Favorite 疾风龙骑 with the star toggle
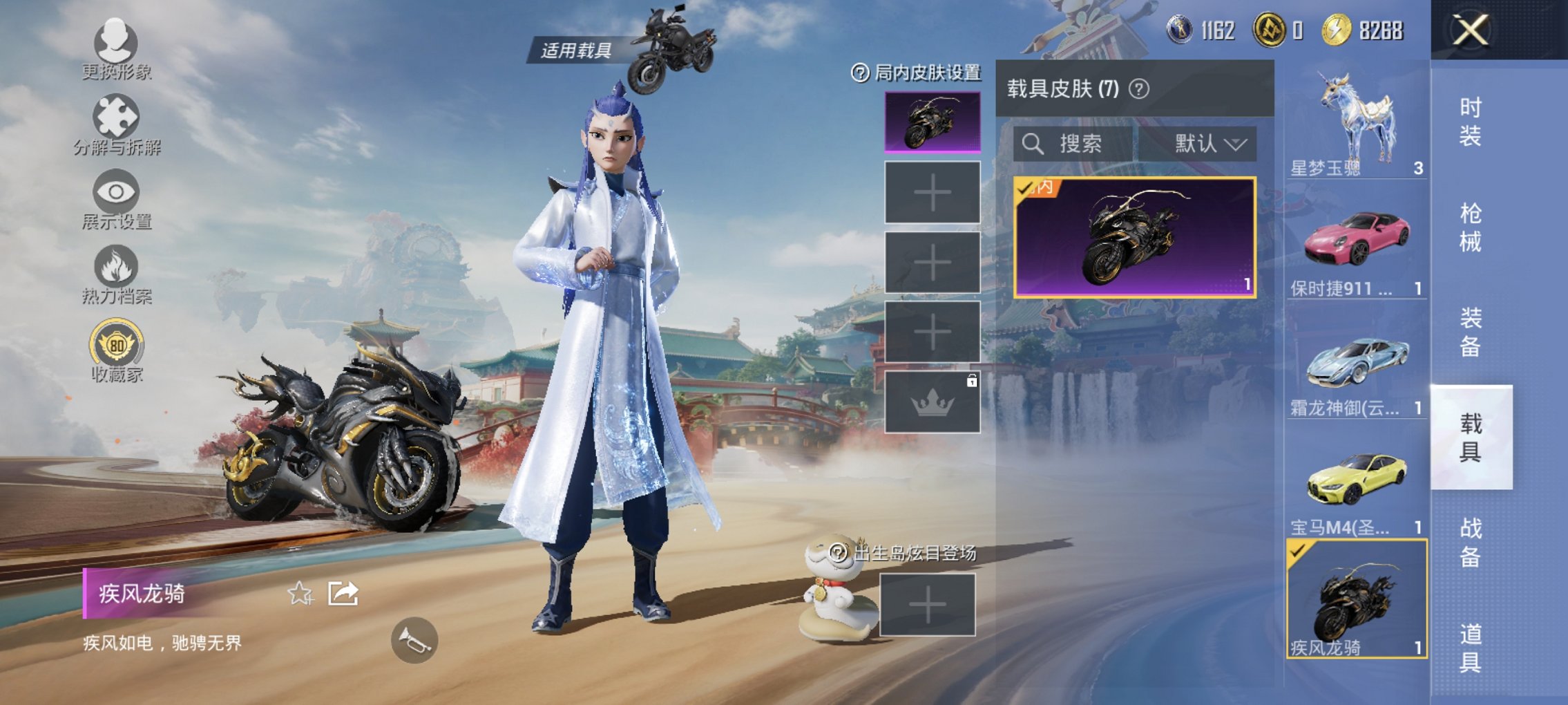 tap(300, 592)
